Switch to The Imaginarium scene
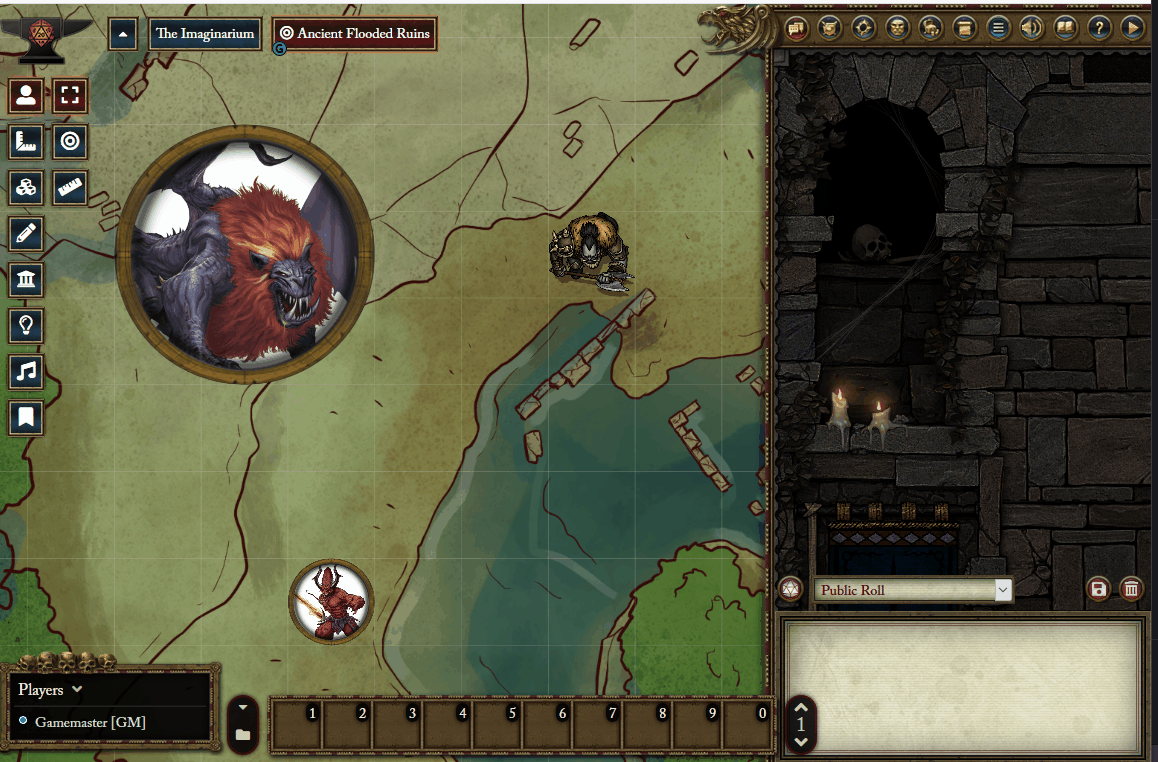Image resolution: width=1158 pixels, height=762 pixels. tap(206, 34)
